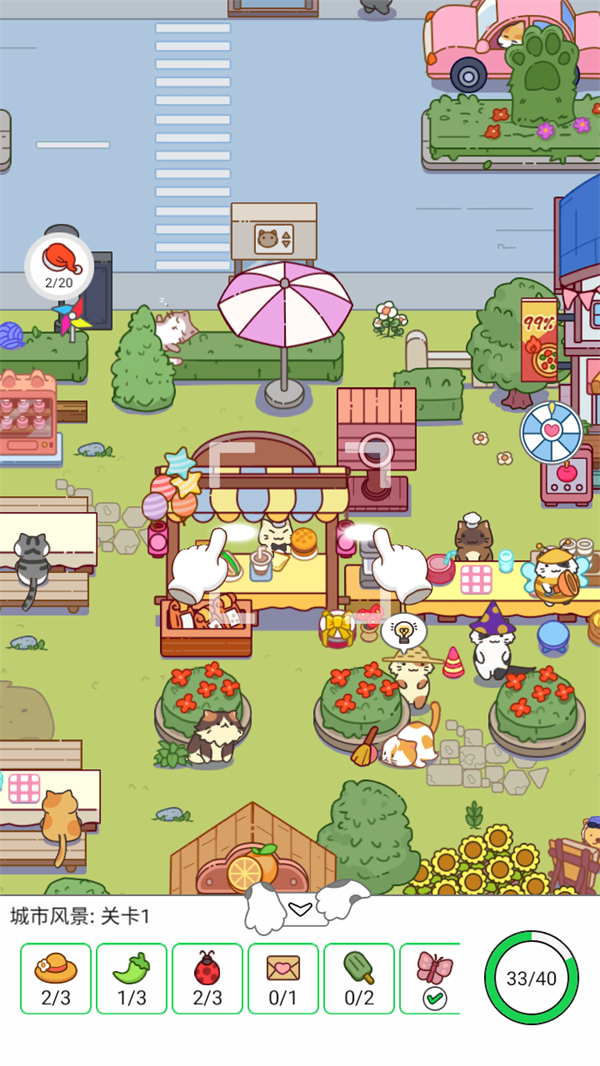Collapse the item panel with the down arrow
Image resolution: width=600 pixels, height=1066 pixels.
(300, 907)
